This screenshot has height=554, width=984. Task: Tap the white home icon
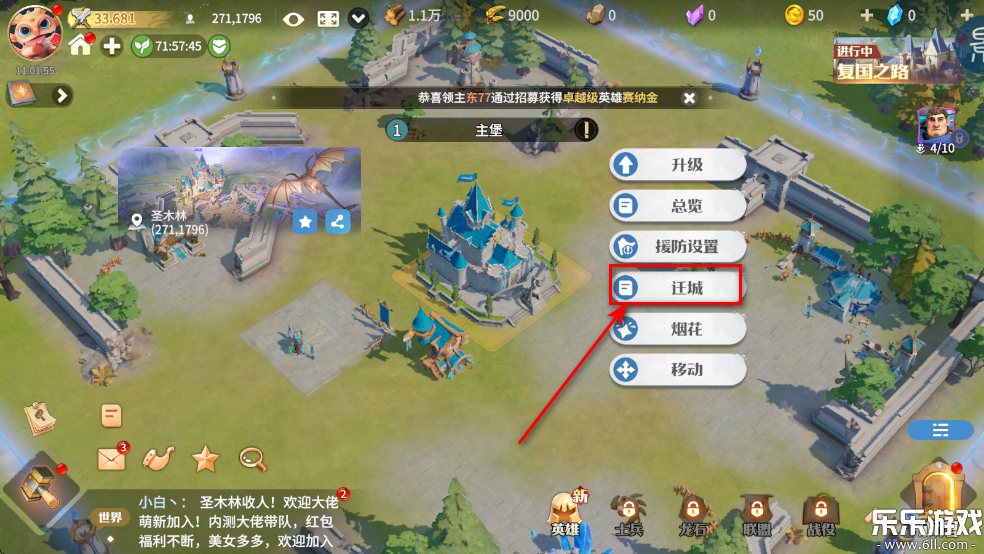81,46
